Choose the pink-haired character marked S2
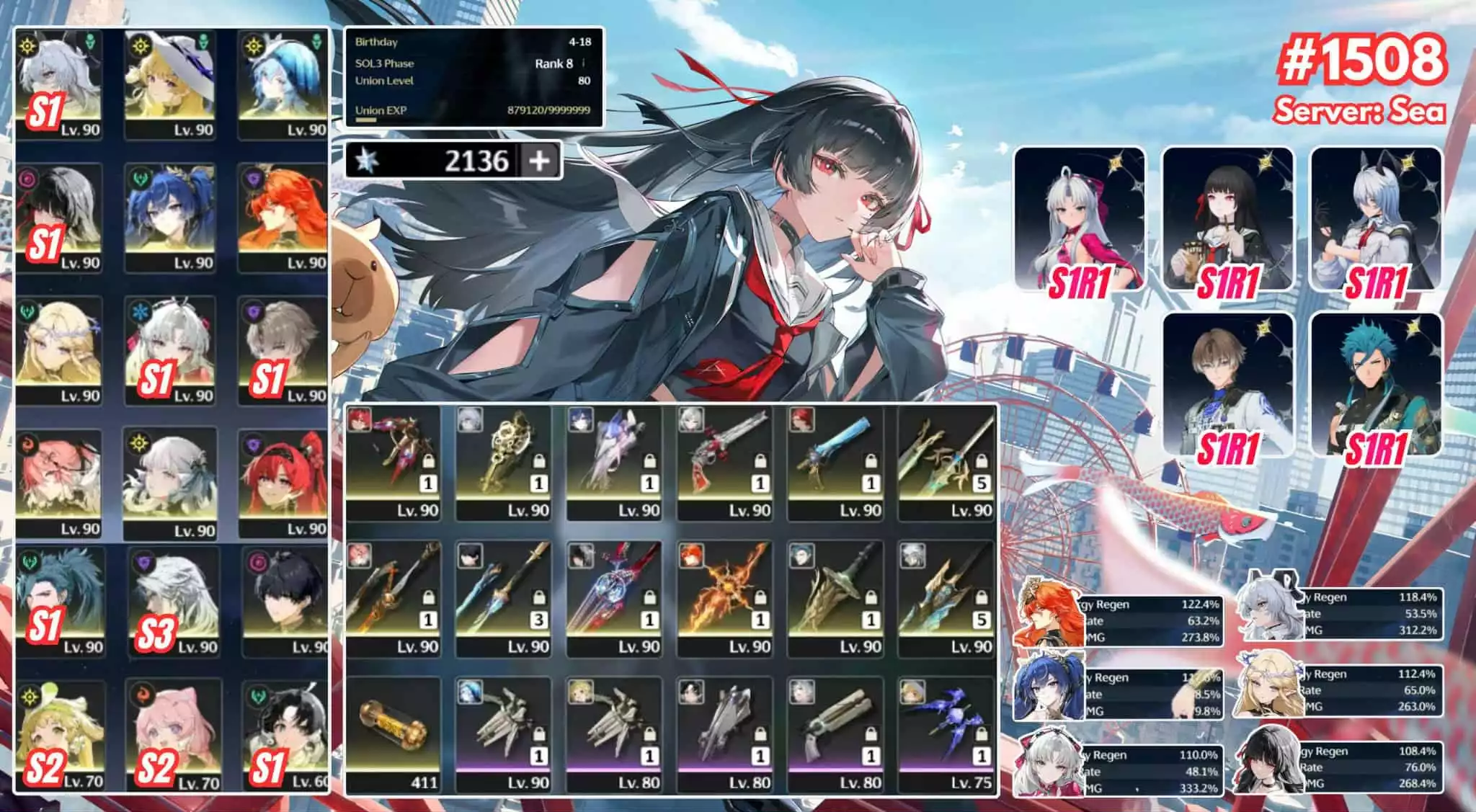 [x=174, y=735]
